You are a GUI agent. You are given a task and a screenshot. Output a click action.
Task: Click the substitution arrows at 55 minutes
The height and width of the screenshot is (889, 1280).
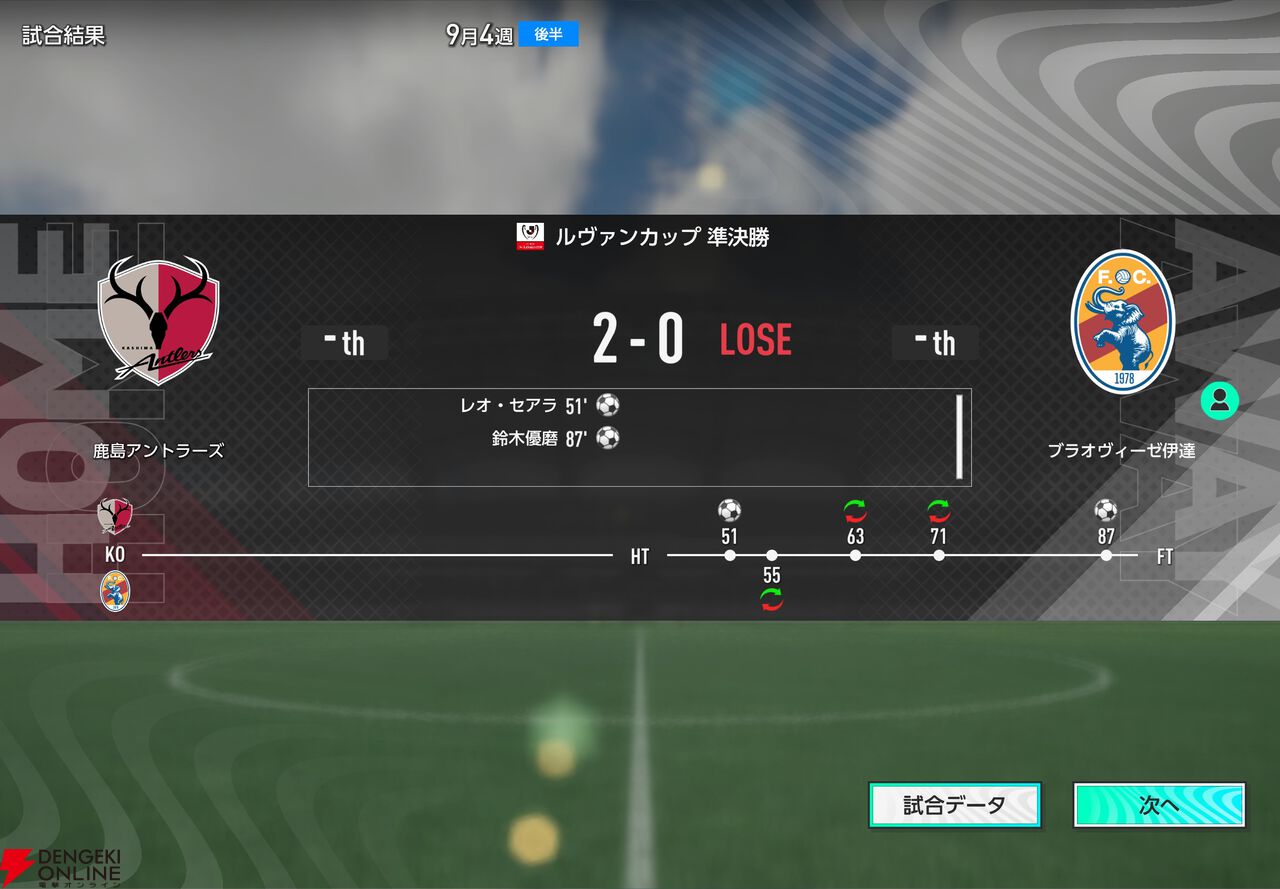click(771, 600)
